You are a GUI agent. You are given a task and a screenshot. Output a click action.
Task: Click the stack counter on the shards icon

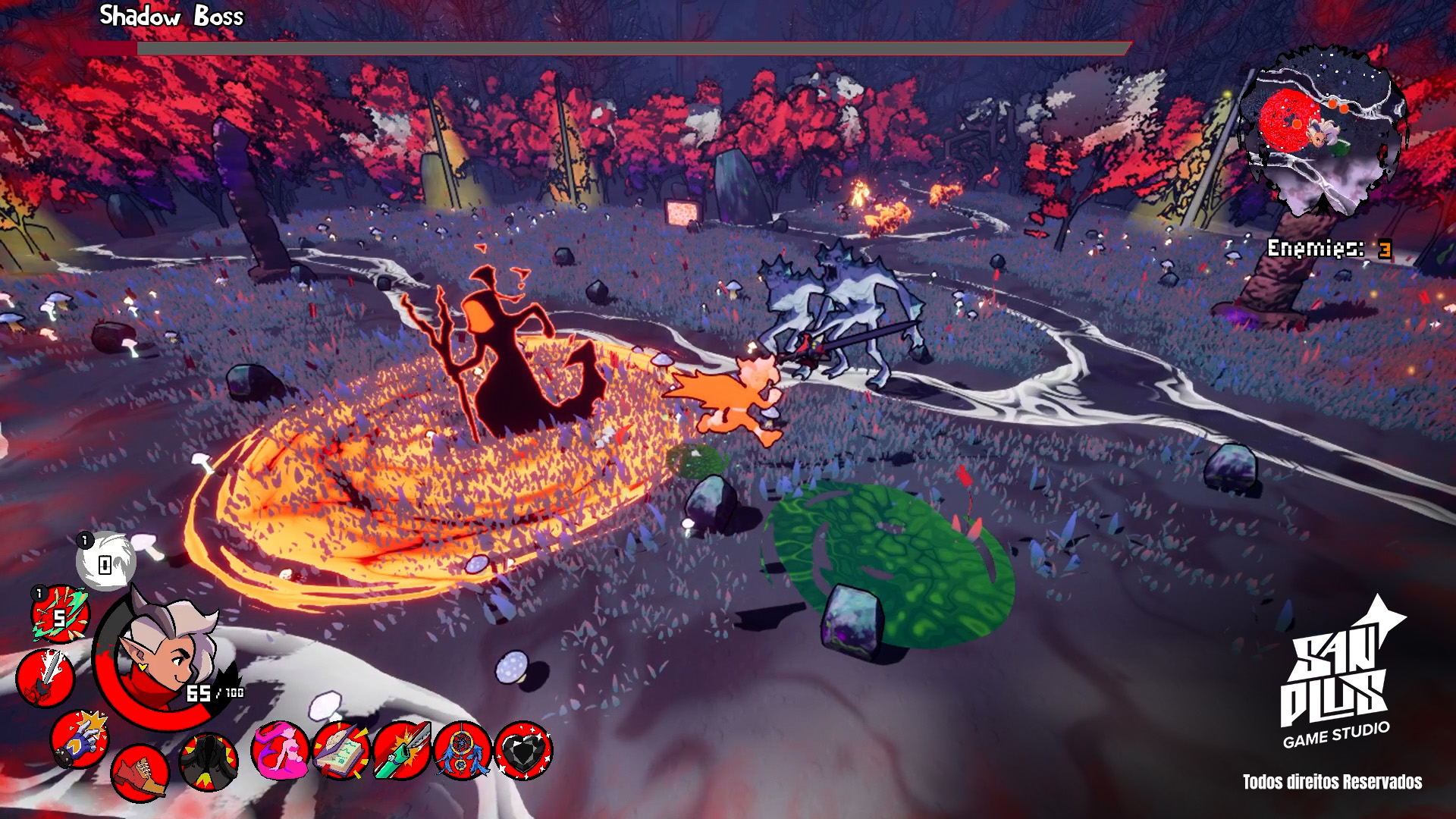[x=39, y=592]
